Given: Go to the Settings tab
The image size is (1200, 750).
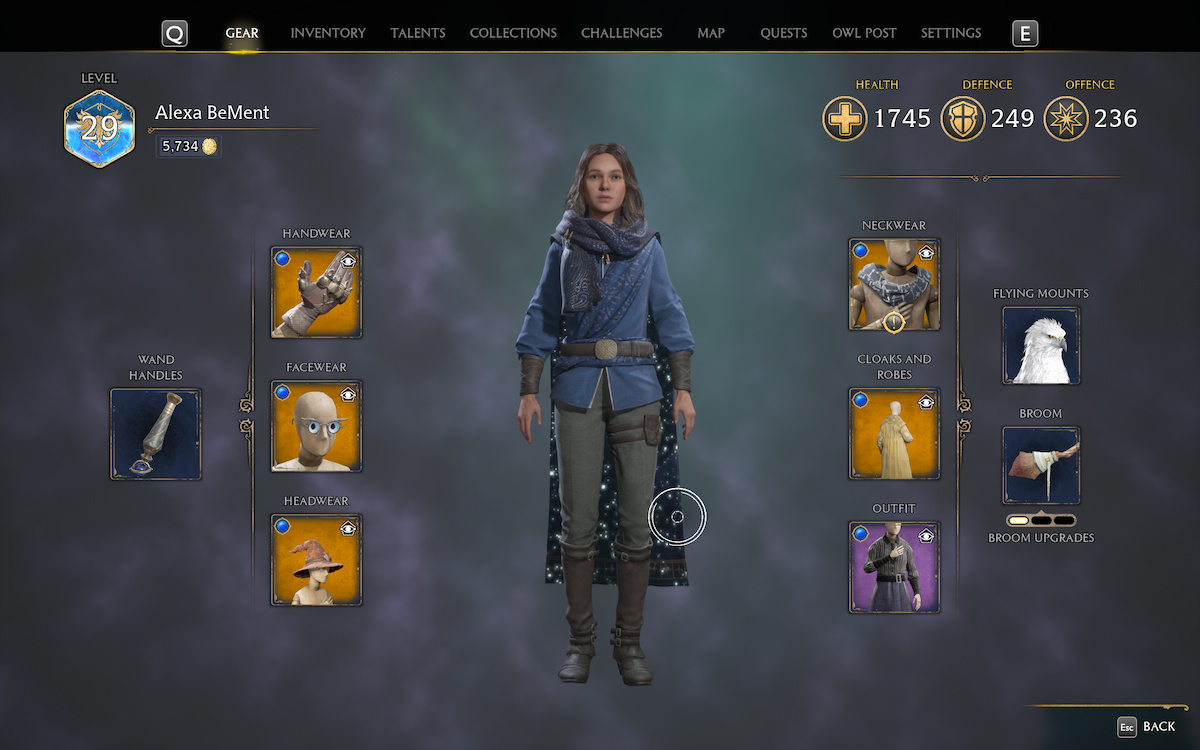Looking at the screenshot, I should [950, 33].
